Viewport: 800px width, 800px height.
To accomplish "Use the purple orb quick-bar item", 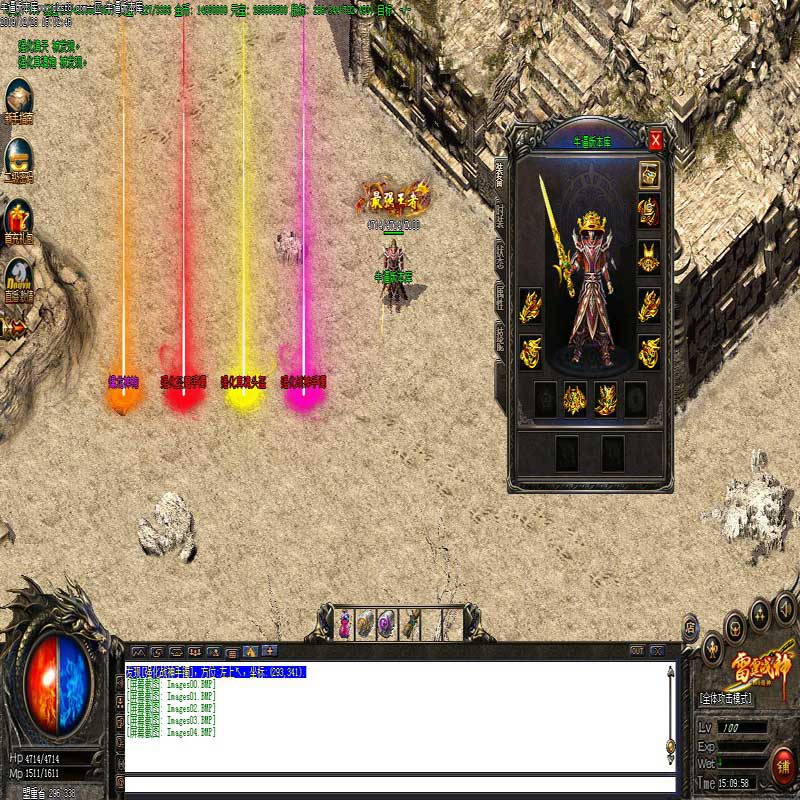I will click(387, 623).
